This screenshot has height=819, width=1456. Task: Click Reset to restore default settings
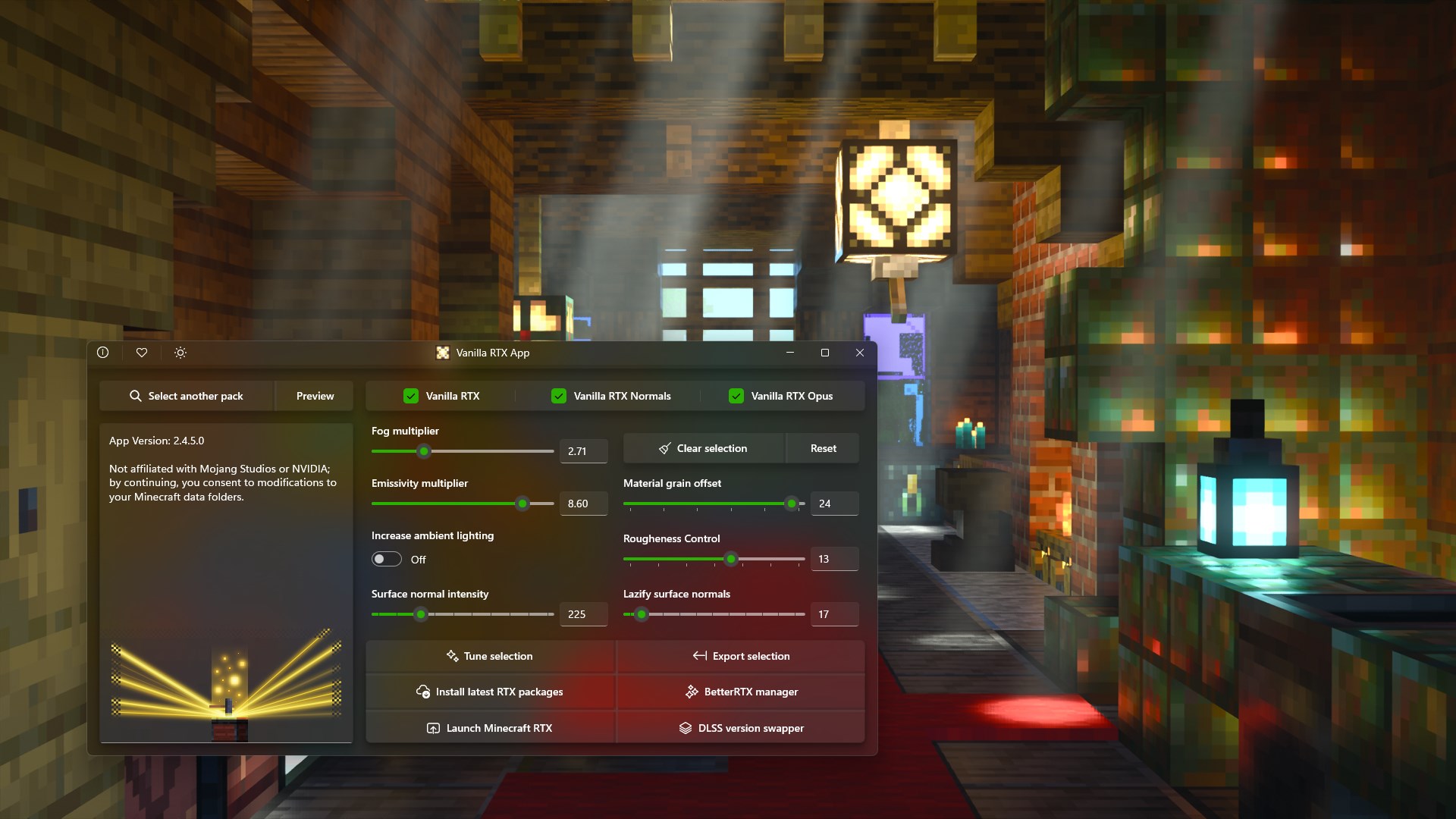pyautogui.click(x=822, y=448)
